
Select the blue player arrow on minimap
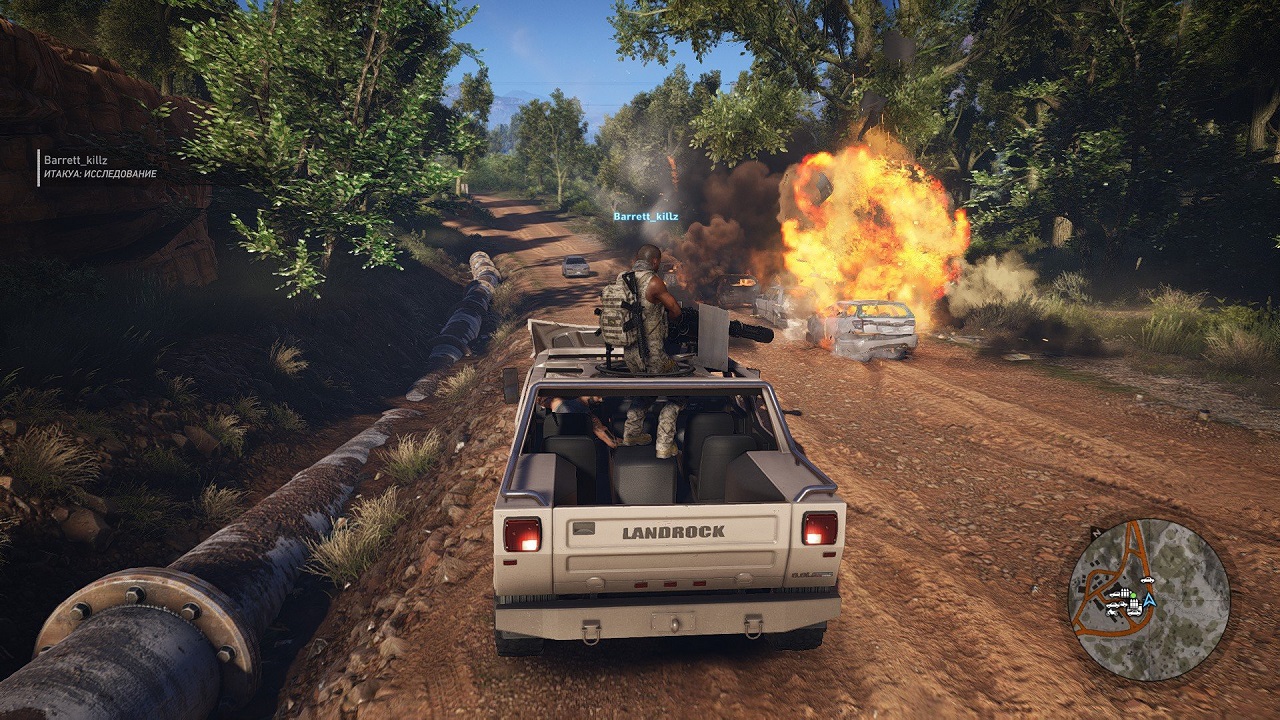1149,601
